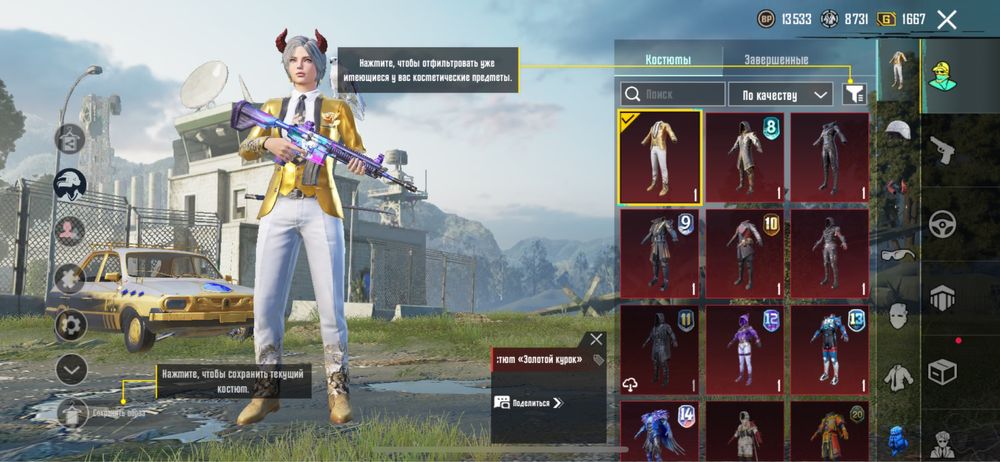Select the helmet category icon
Screen dimensions: 1000x462
(898, 132)
